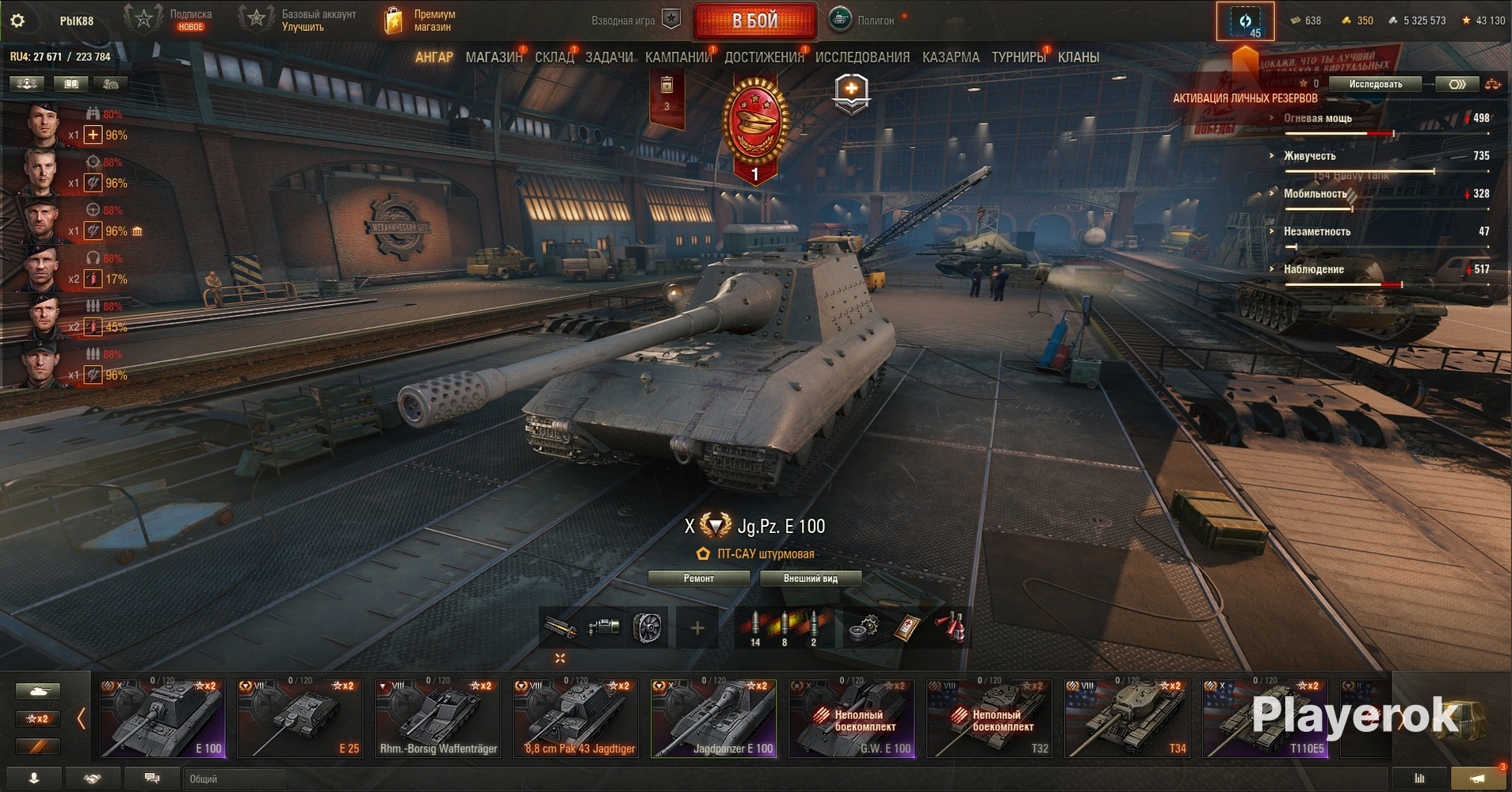1512x792 pixels.
Task: Open the Премиум магазин
Action: [420, 21]
